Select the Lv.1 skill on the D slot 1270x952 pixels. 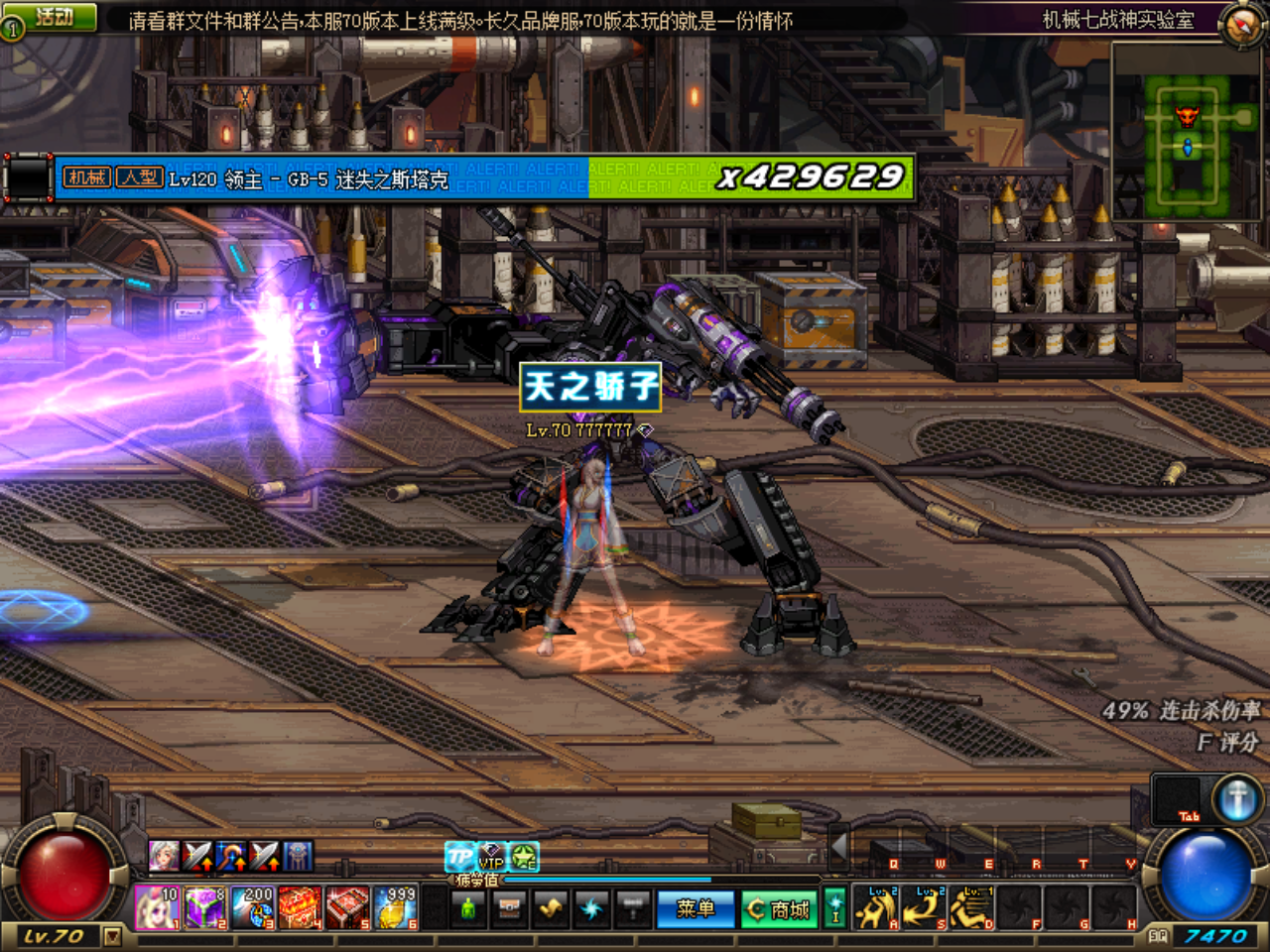pyautogui.click(x=972, y=908)
